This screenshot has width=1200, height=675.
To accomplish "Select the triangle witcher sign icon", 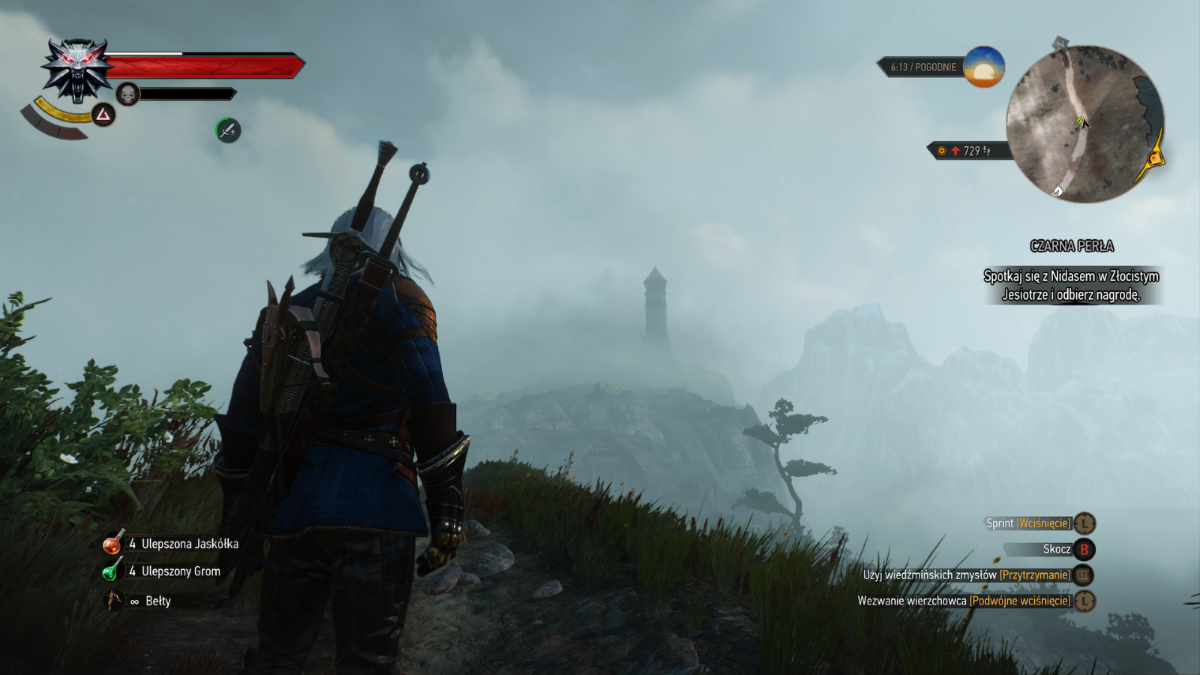I will (103, 115).
